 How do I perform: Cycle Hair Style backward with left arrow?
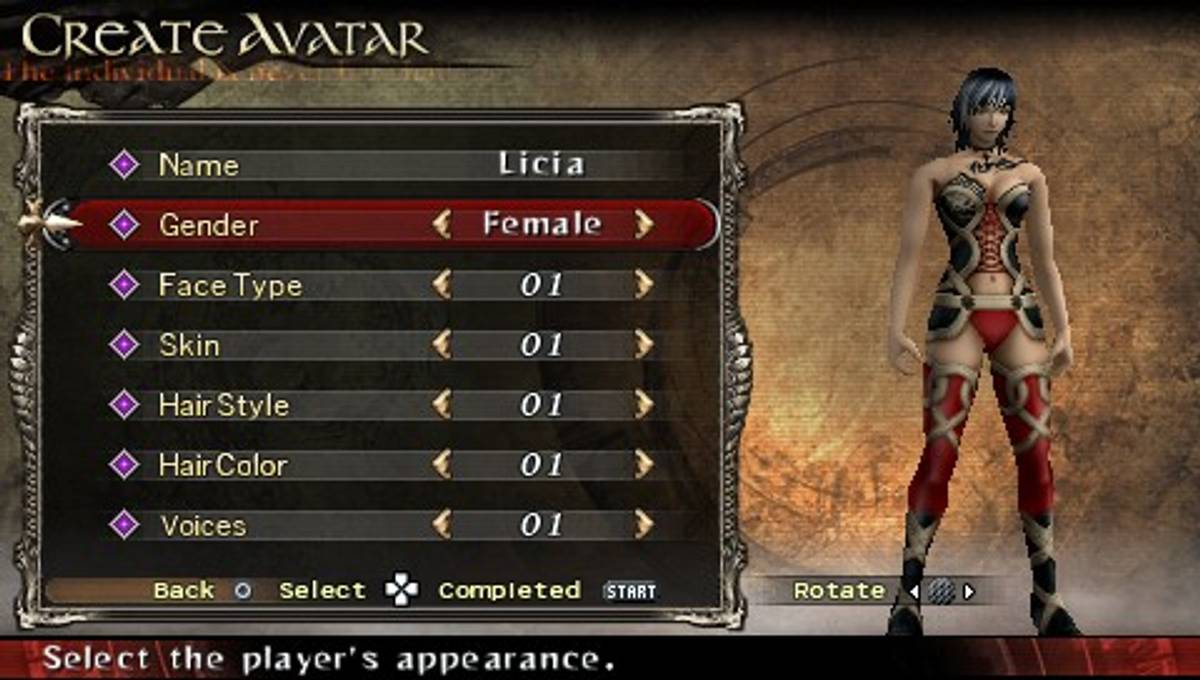pos(441,405)
